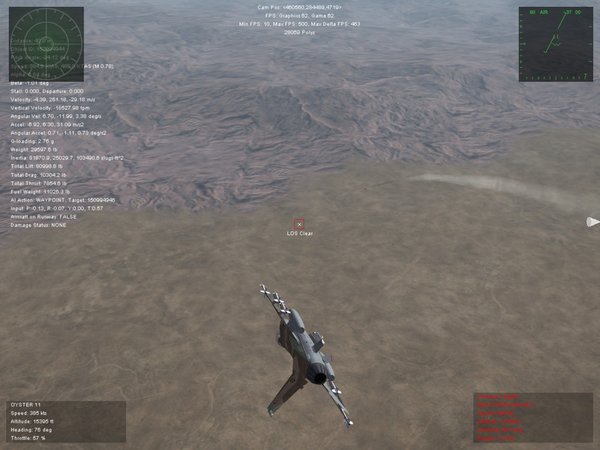The height and width of the screenshot is (450, 600).
Task: Click the red target marker box
Action: [x=299, y=224]
